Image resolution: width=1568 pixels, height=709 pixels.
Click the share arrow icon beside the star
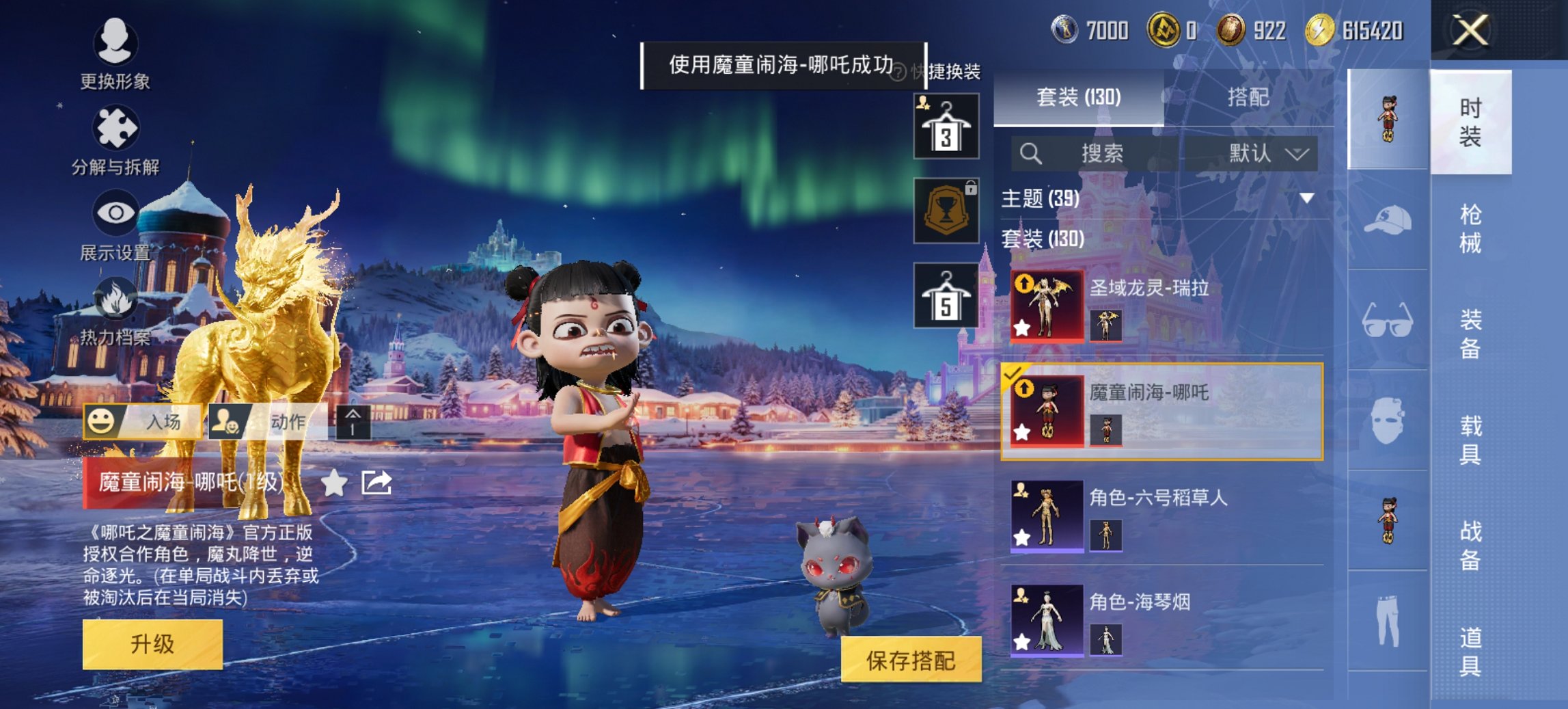click(x=376, y=483)
